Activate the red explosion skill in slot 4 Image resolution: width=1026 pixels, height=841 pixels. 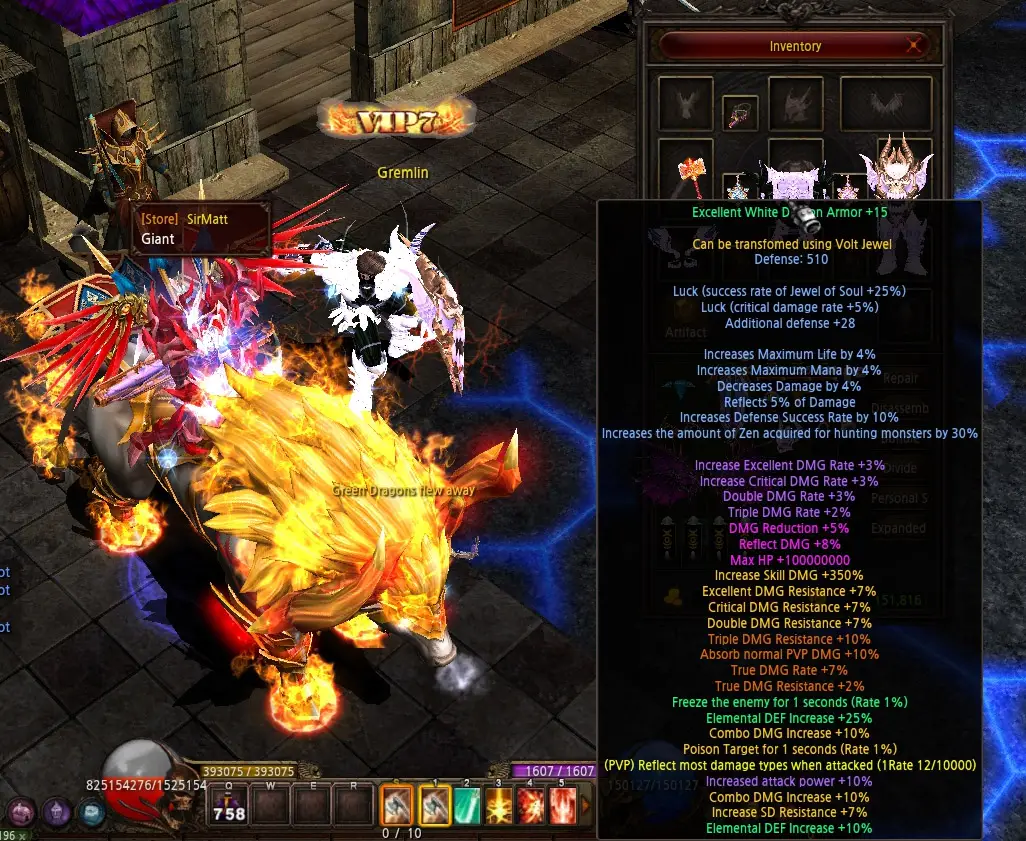530,804
